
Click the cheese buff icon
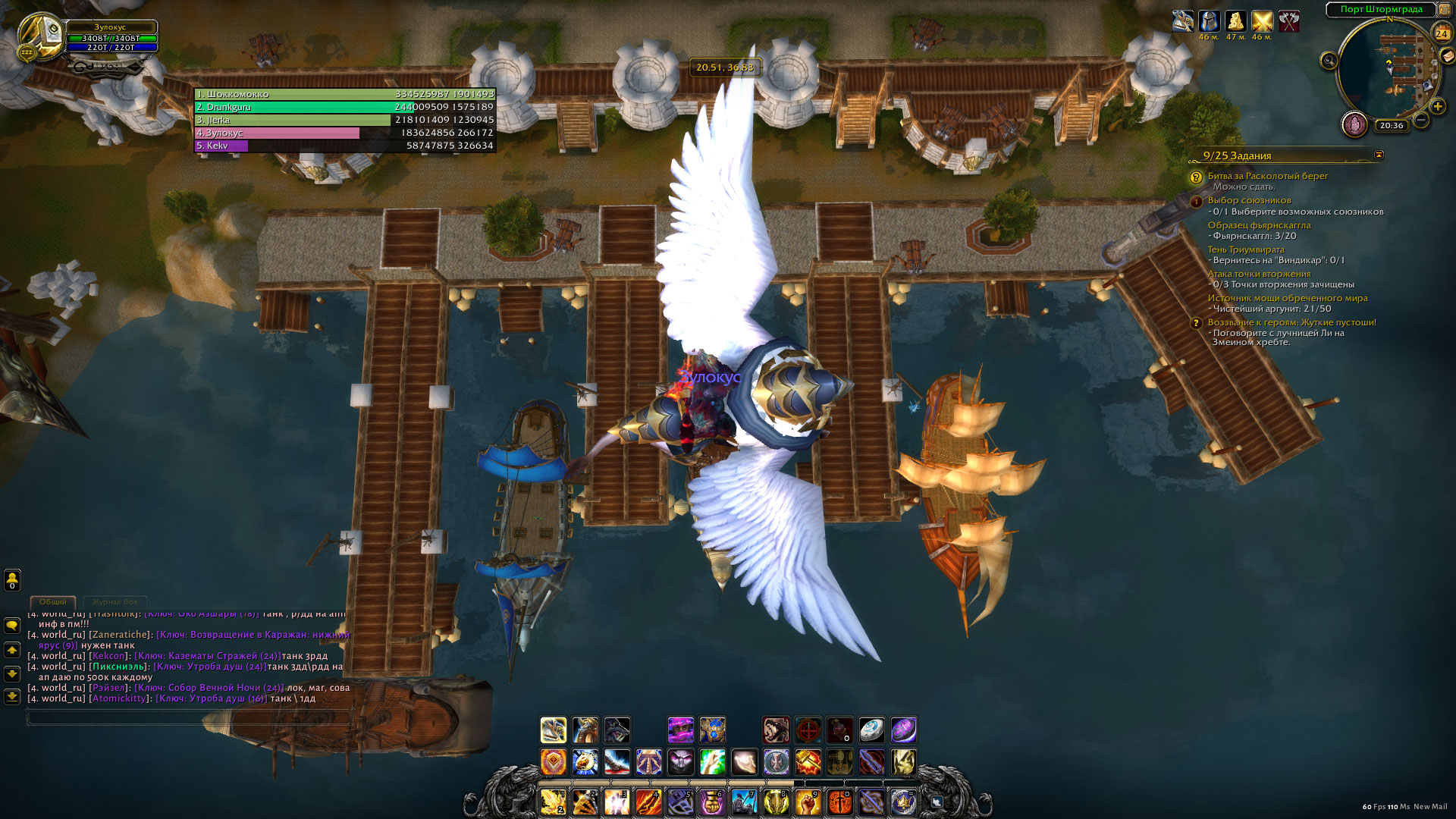1236,21
